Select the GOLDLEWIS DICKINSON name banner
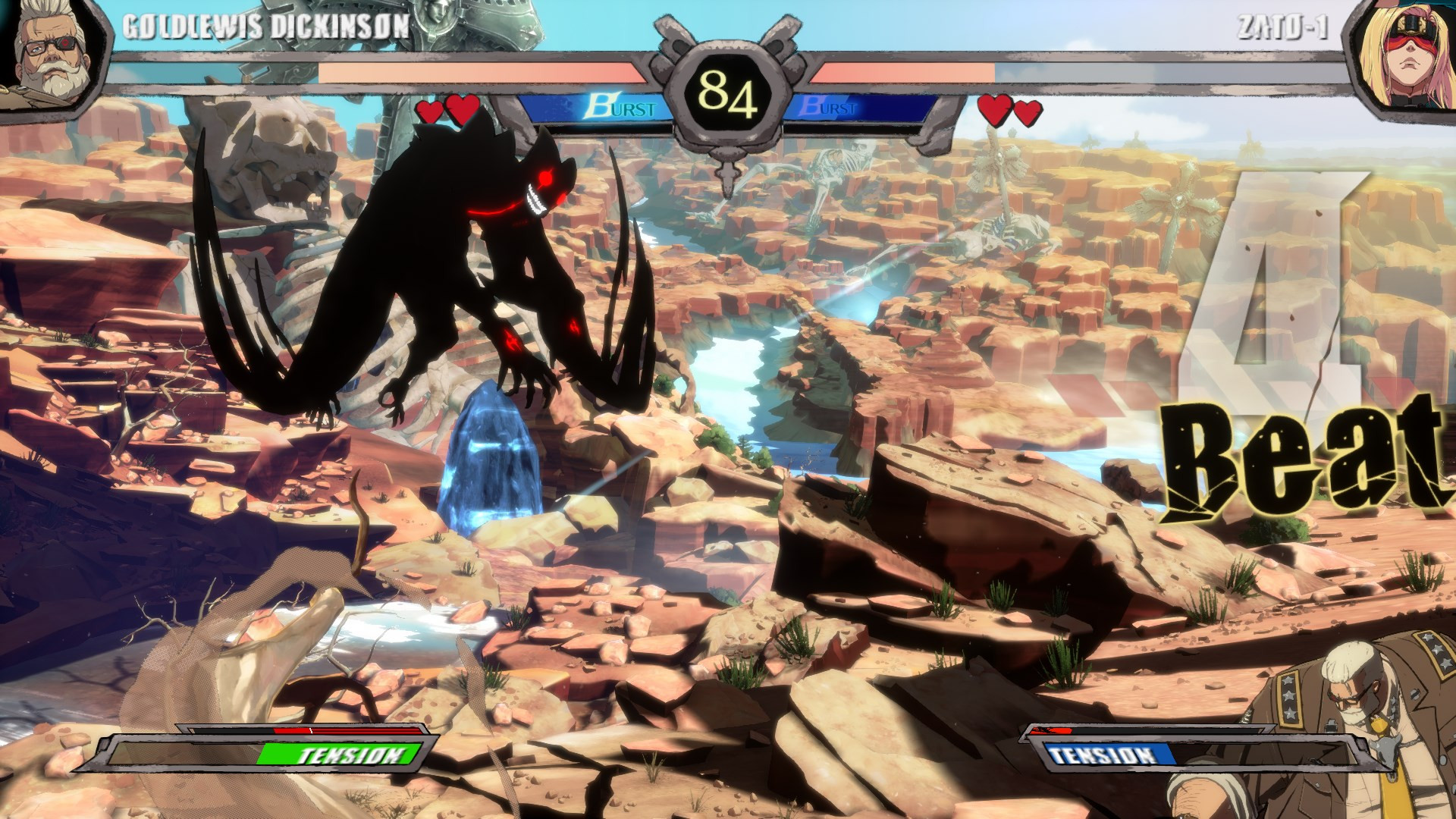This screenshot has width=1456, height=819. (x=265, y=25)
